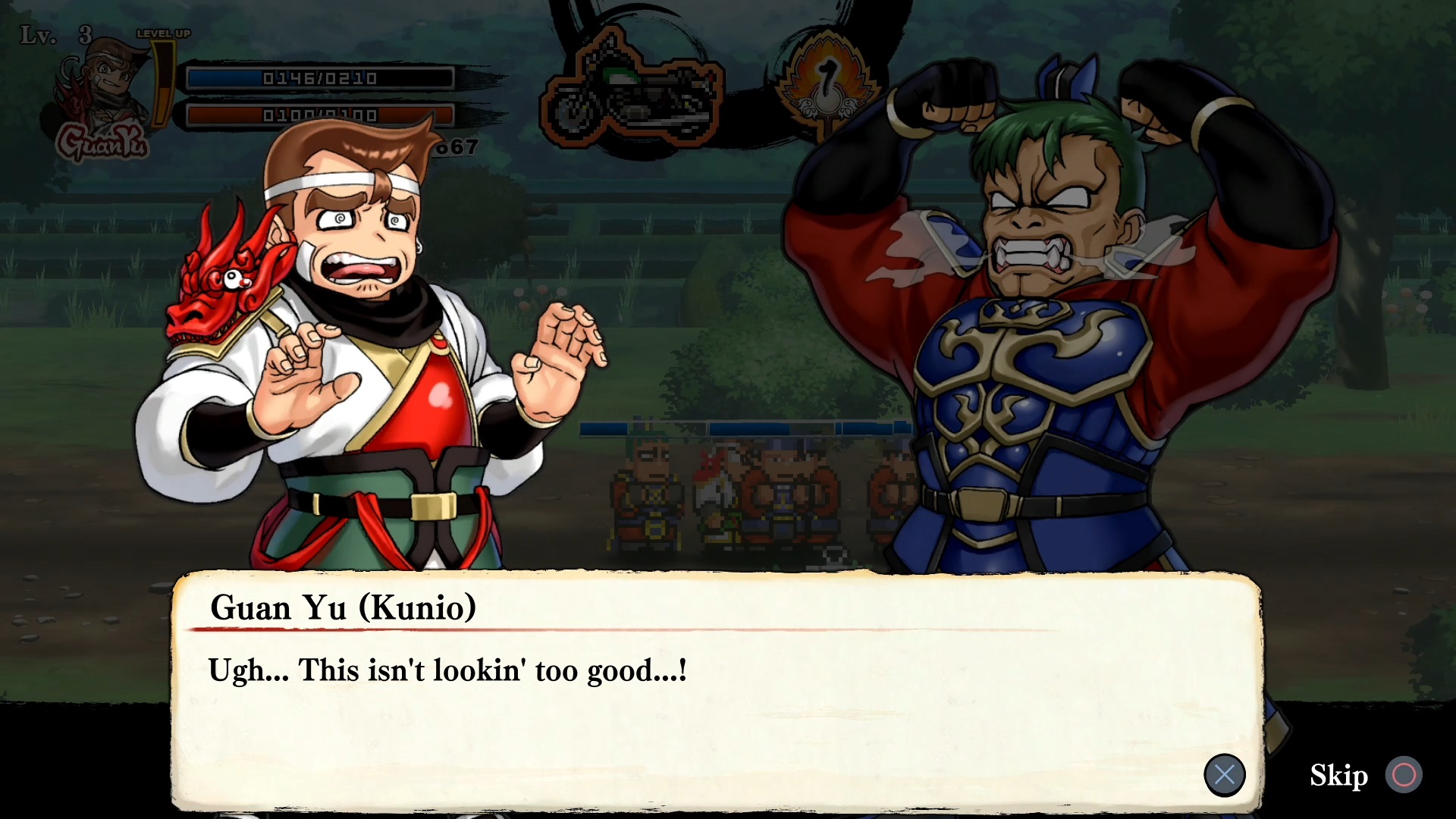This screenshot has width=1456, height=819.
Task: Skip the cutscene dialogue
Action: 1402,775
